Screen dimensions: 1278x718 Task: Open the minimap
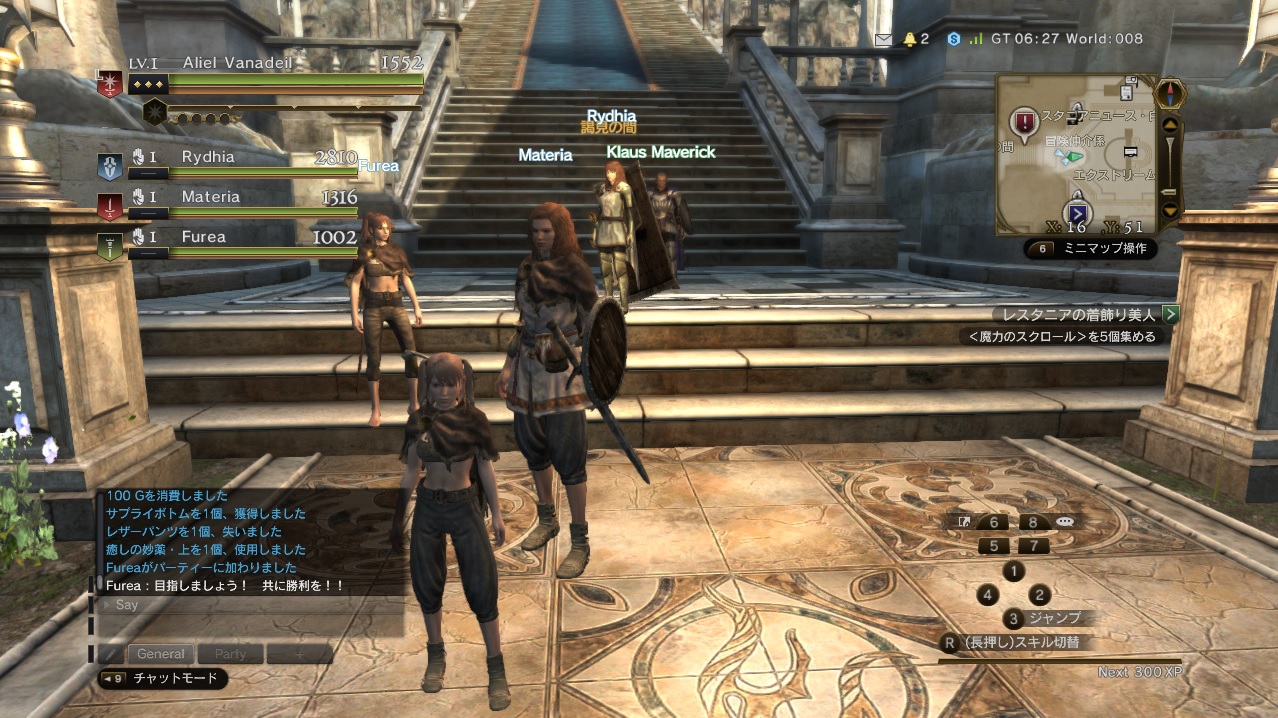click(x=1075, y=154)
